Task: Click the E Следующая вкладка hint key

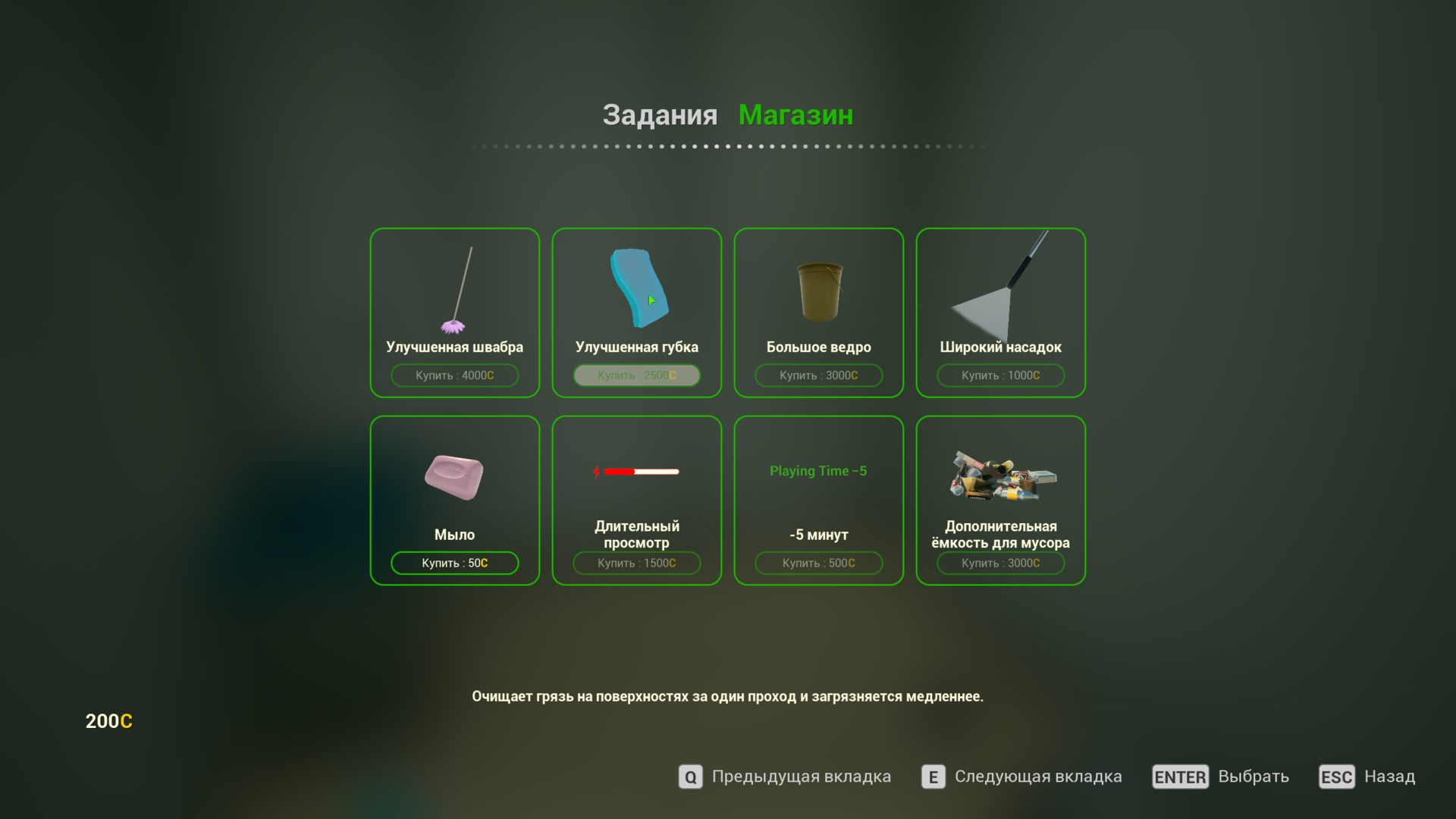Action: 931,777
